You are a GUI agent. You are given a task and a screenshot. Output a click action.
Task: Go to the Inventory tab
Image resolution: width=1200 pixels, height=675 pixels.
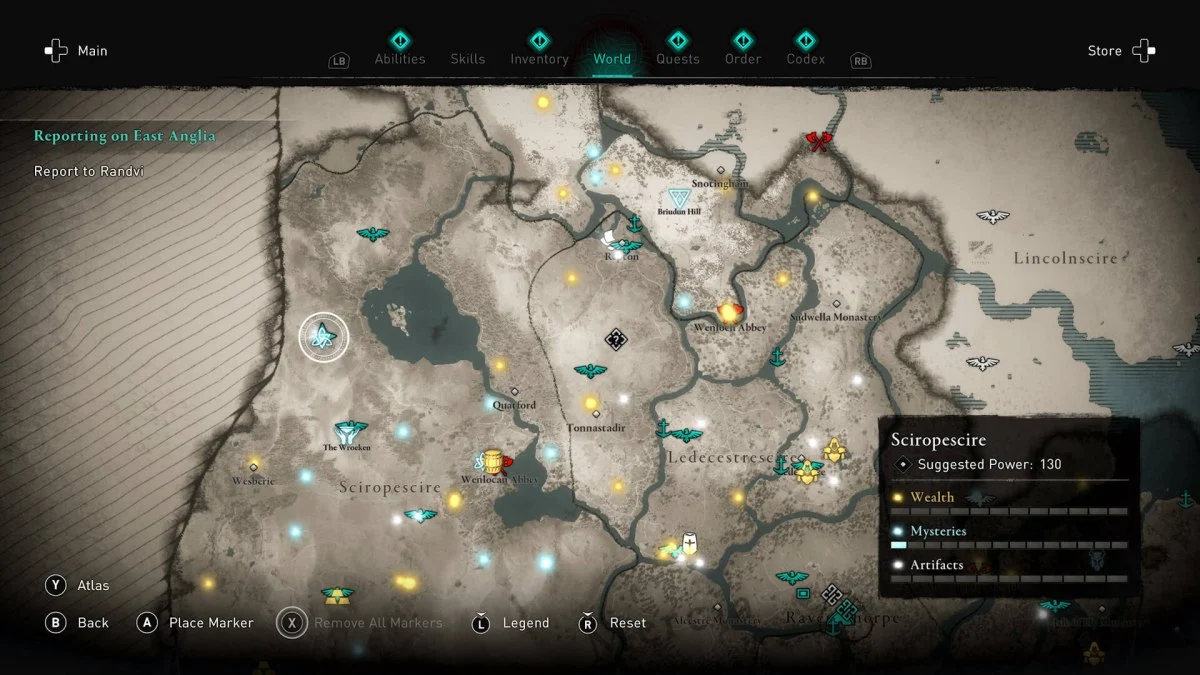539,58
